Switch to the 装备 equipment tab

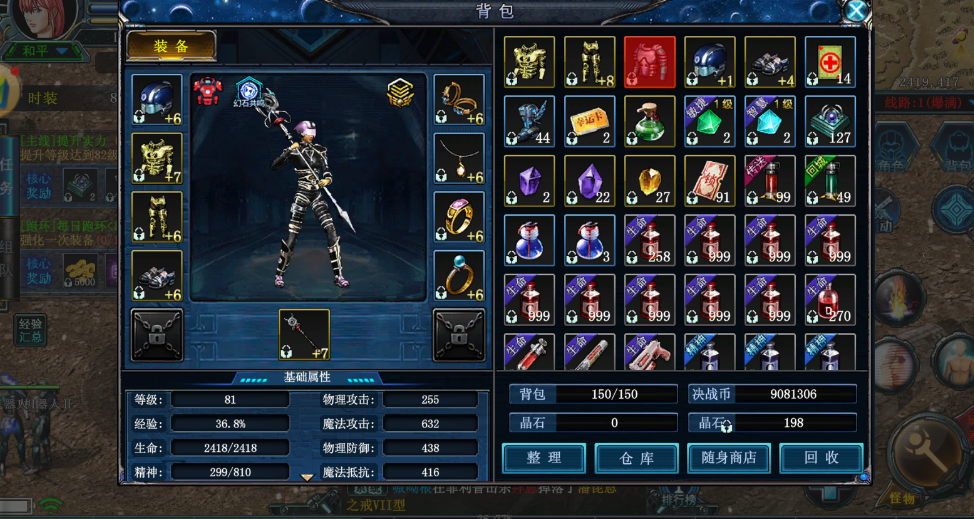pyautogui.click(x=171, y=46)
